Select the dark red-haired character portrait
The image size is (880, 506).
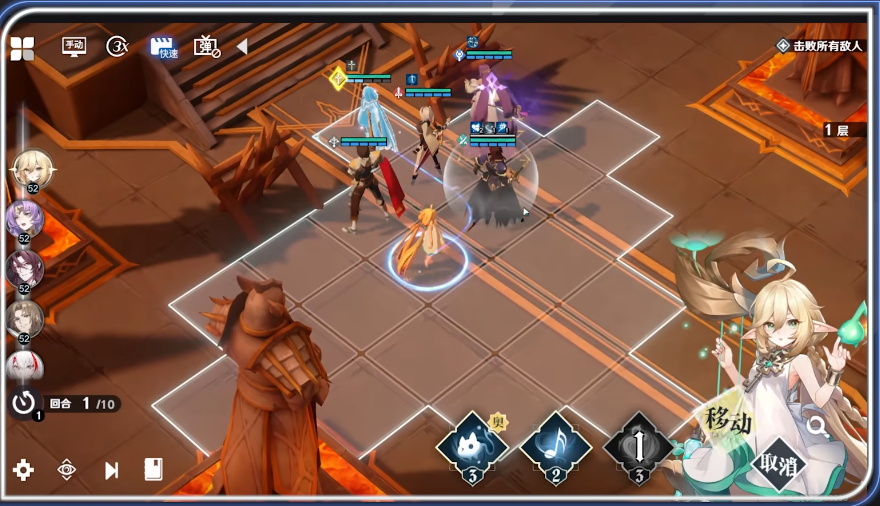(x=23, y=268)
